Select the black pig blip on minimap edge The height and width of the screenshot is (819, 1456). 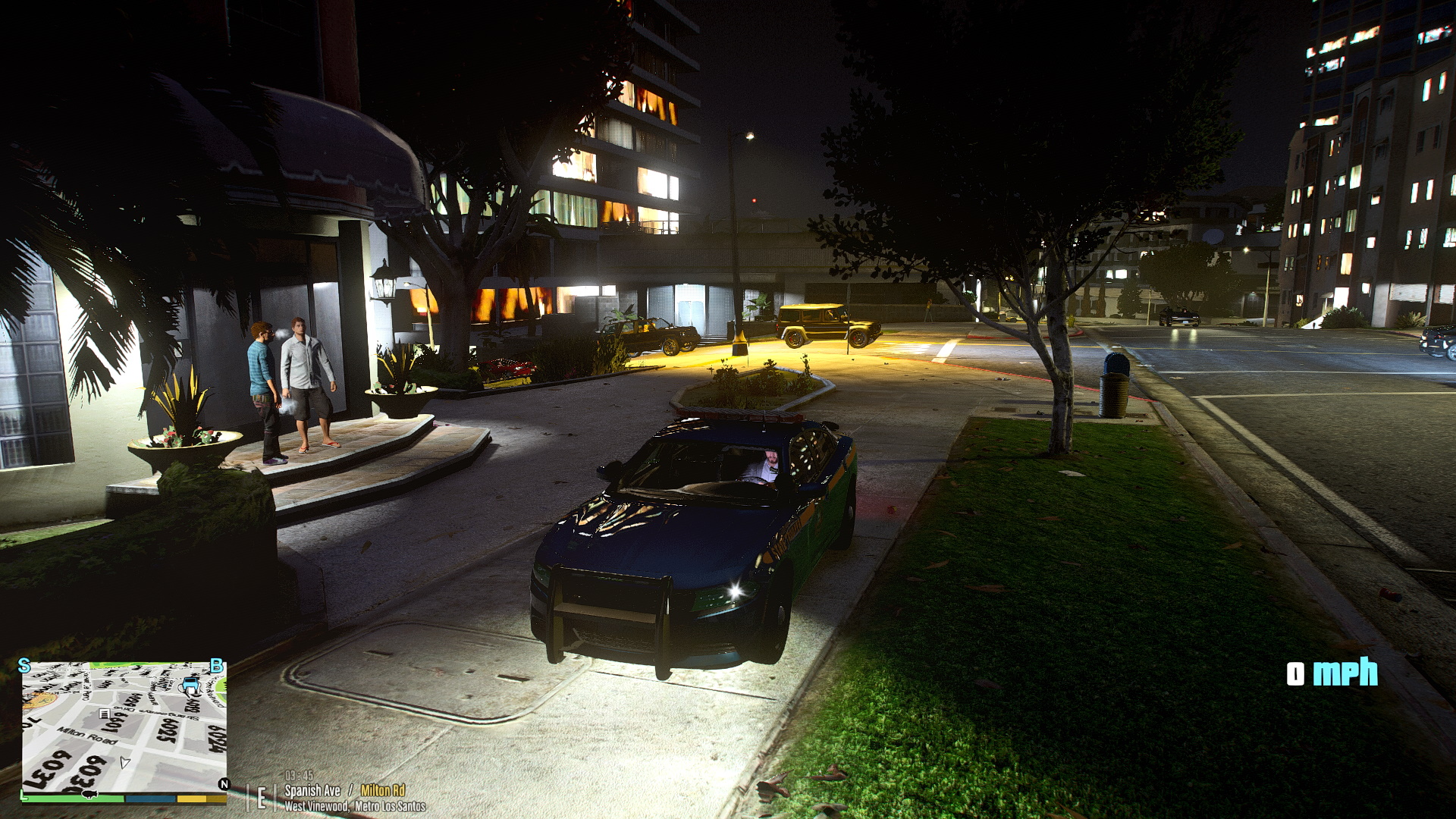tap(88, 794)
